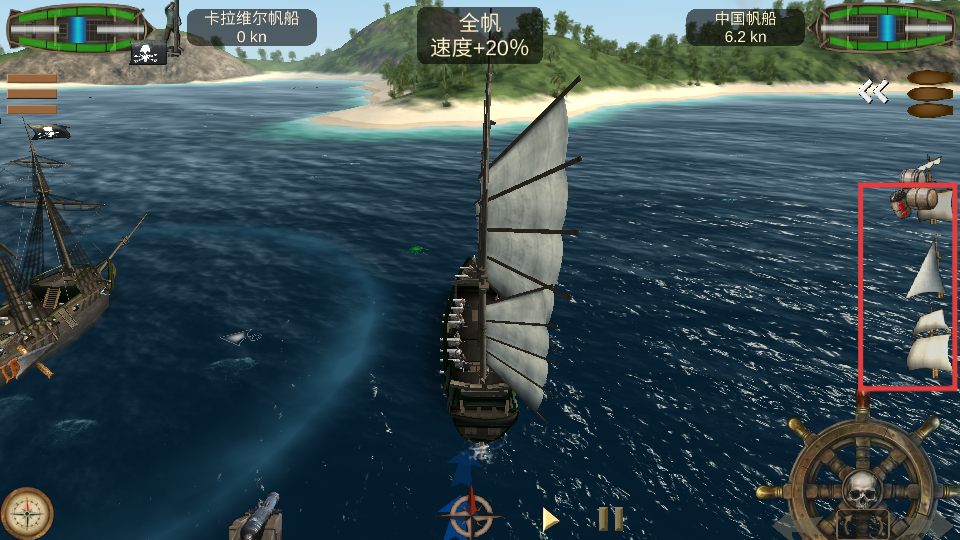Tap the compass icon
Screen dimensions: 960x540
click(27, 513)
